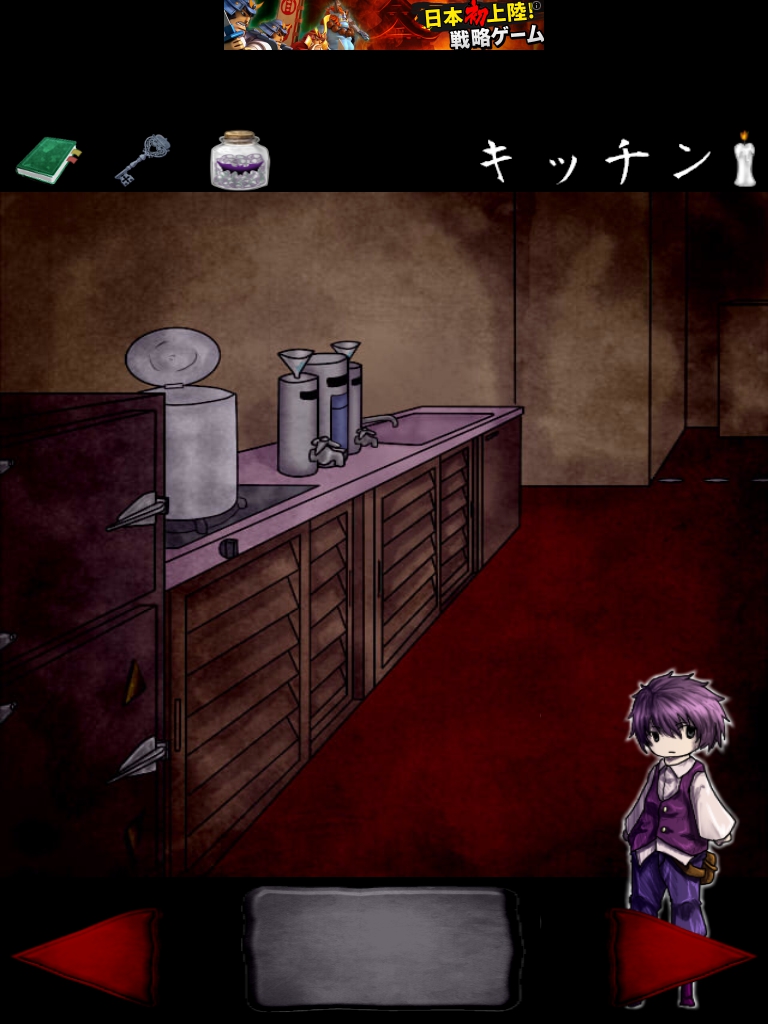
Task: Choose the ornate silver key item
Action: click(x=141, y=160)
